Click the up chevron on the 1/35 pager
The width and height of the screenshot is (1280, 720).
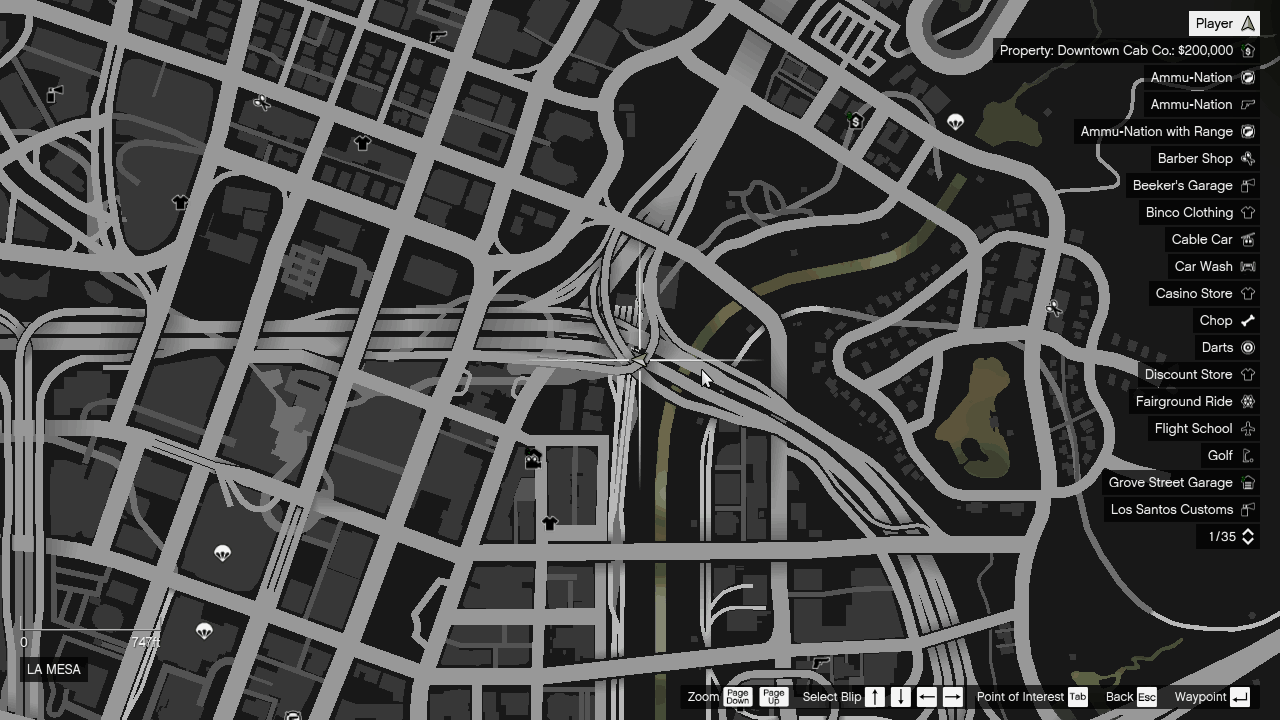pyautogui.click(x=1248, y=532)
